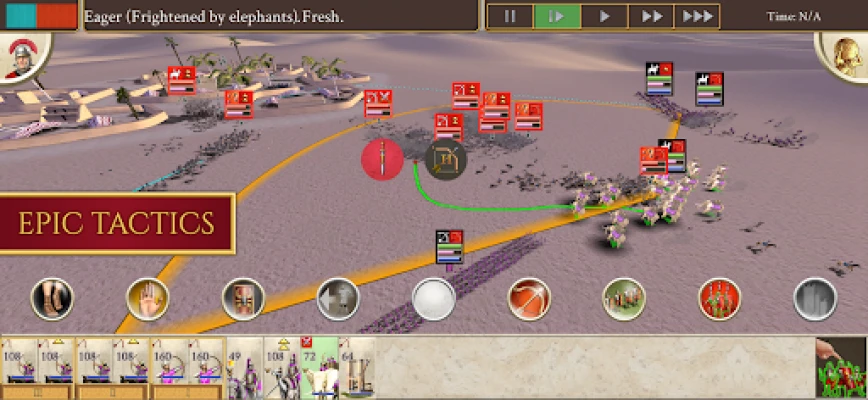Select the 49-man unit card
The image size is (868, 400).
(x=243, y=367)
